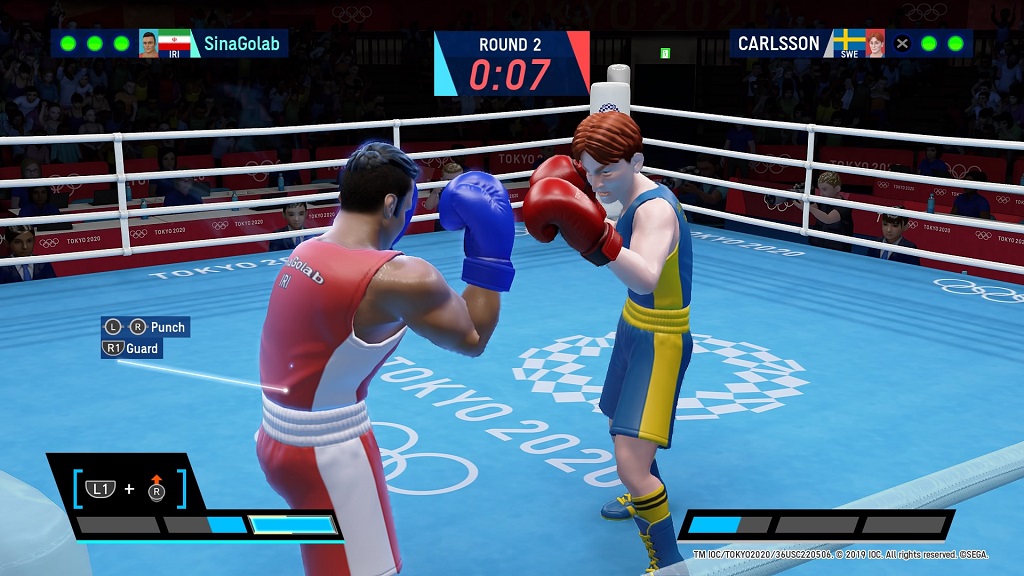Click the Iran flag icon
The image size is (1024, 576).
coord(175,42)
